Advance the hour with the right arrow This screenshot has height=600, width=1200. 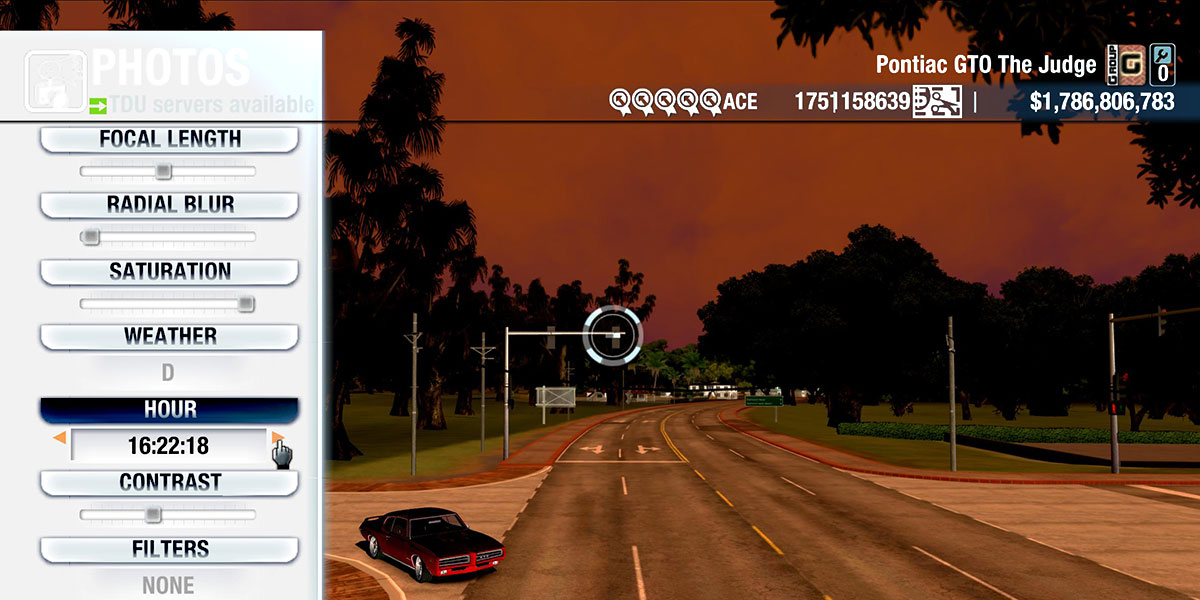[x=277, y=438]
